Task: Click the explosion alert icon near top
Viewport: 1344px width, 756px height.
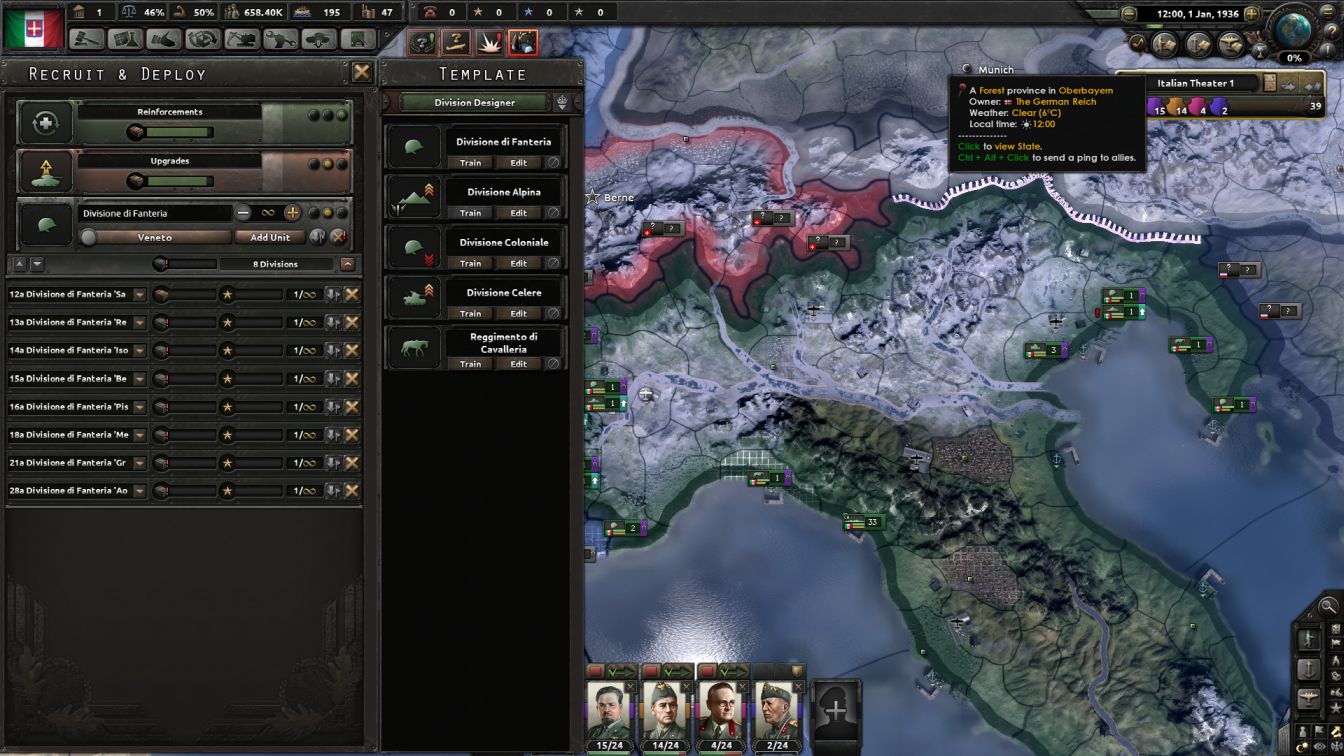Action: click(487, 42)
